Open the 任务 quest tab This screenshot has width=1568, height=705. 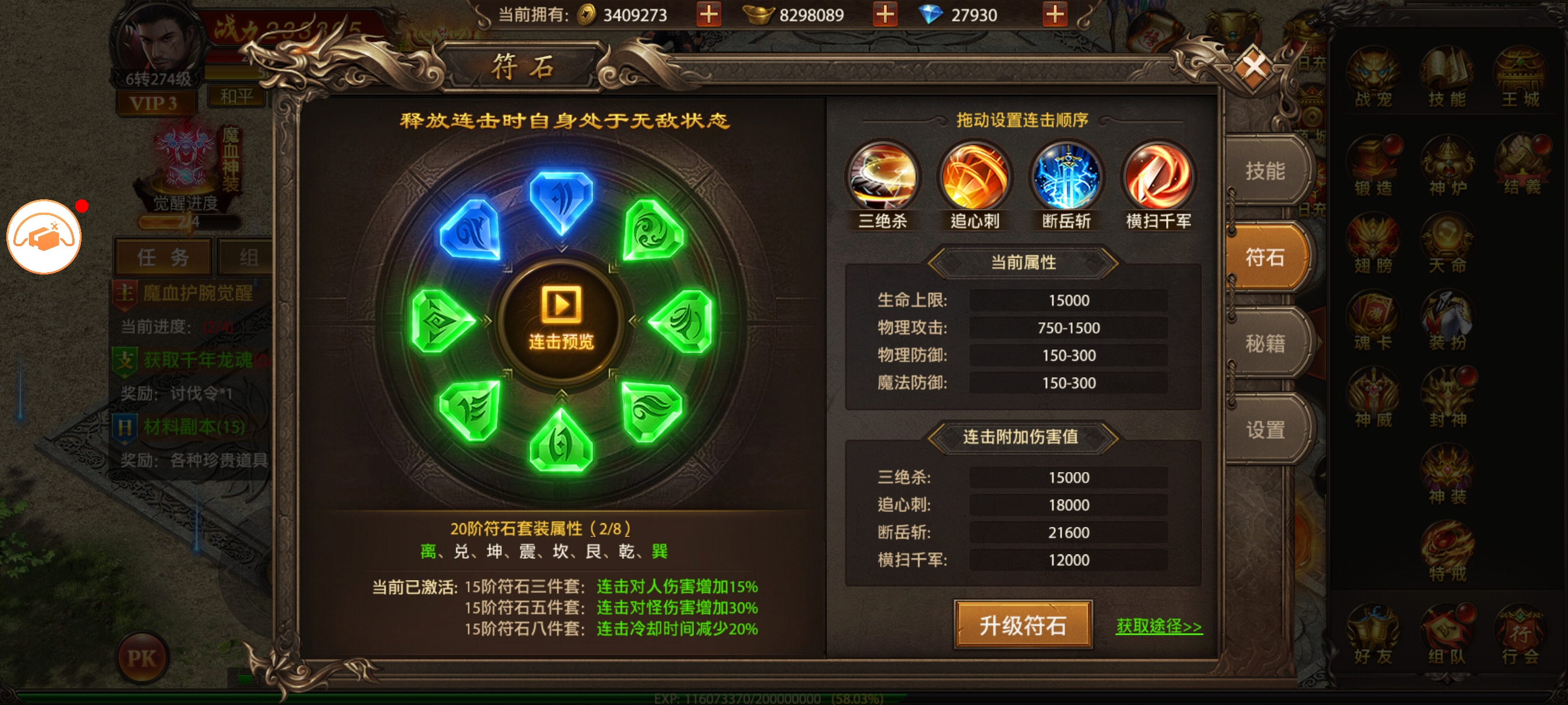click(162, 257)
